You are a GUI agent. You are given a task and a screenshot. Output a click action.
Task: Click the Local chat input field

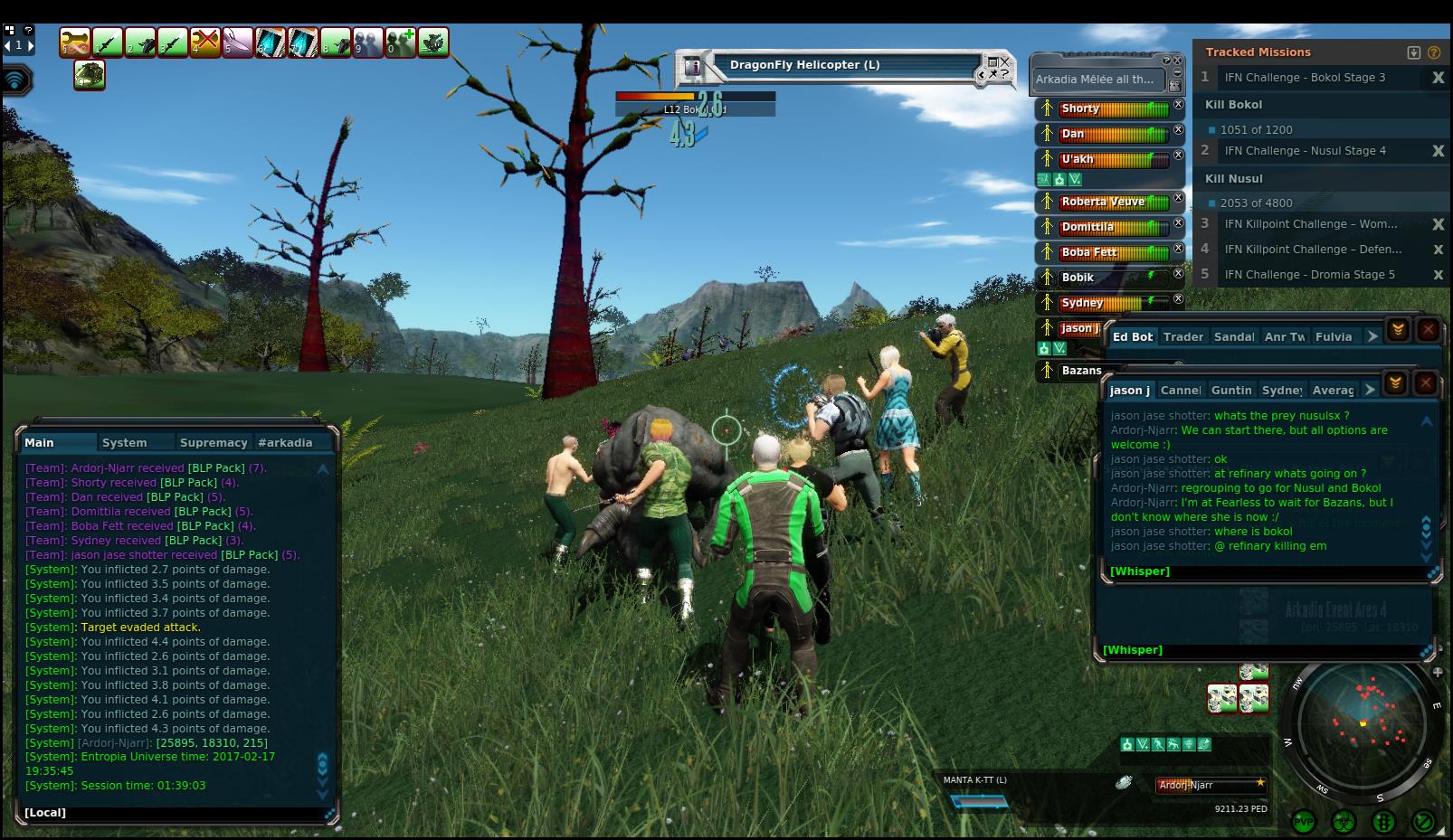click(172, 813)
